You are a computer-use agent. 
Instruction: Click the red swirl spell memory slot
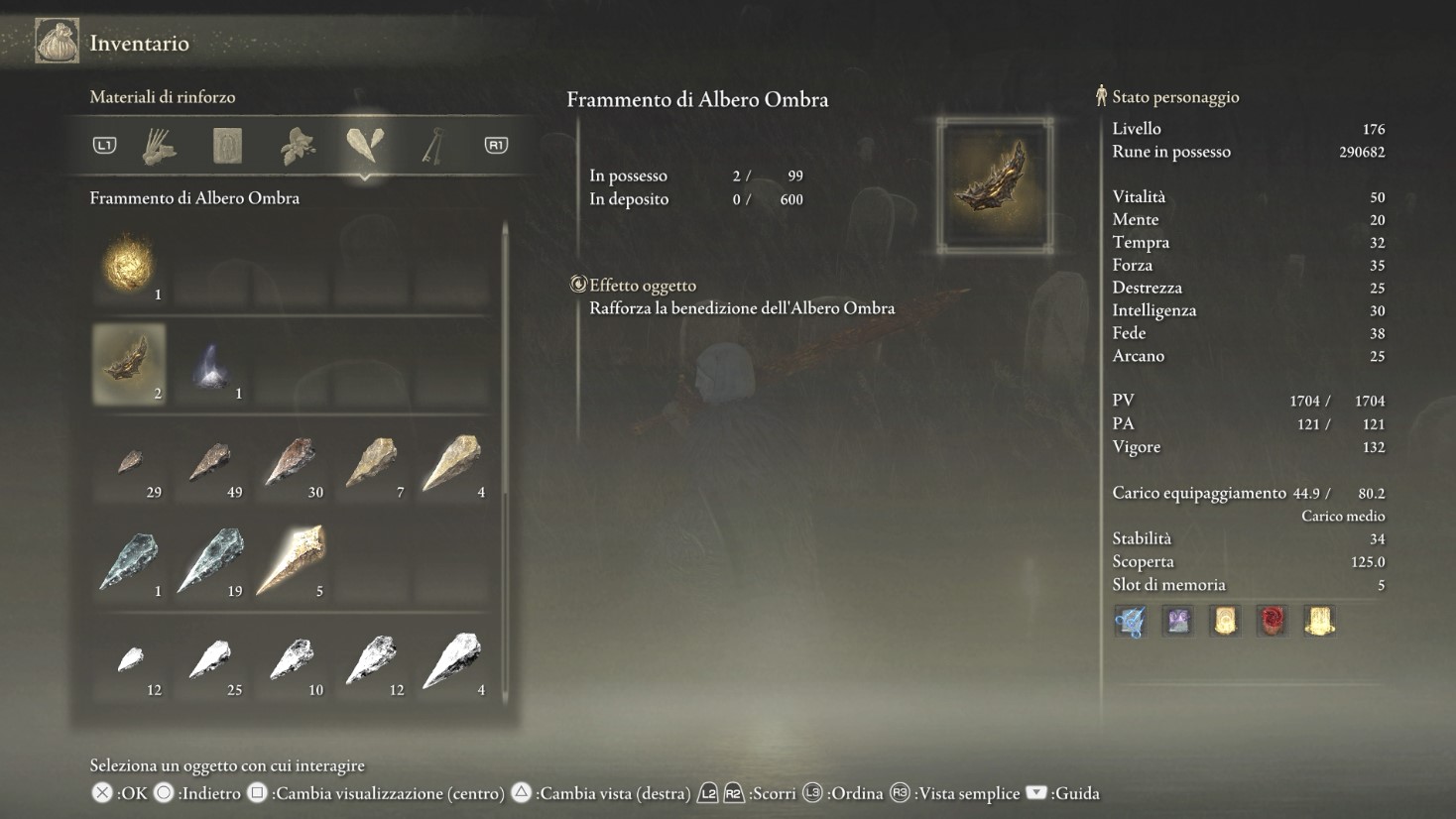pos(1272,621)
